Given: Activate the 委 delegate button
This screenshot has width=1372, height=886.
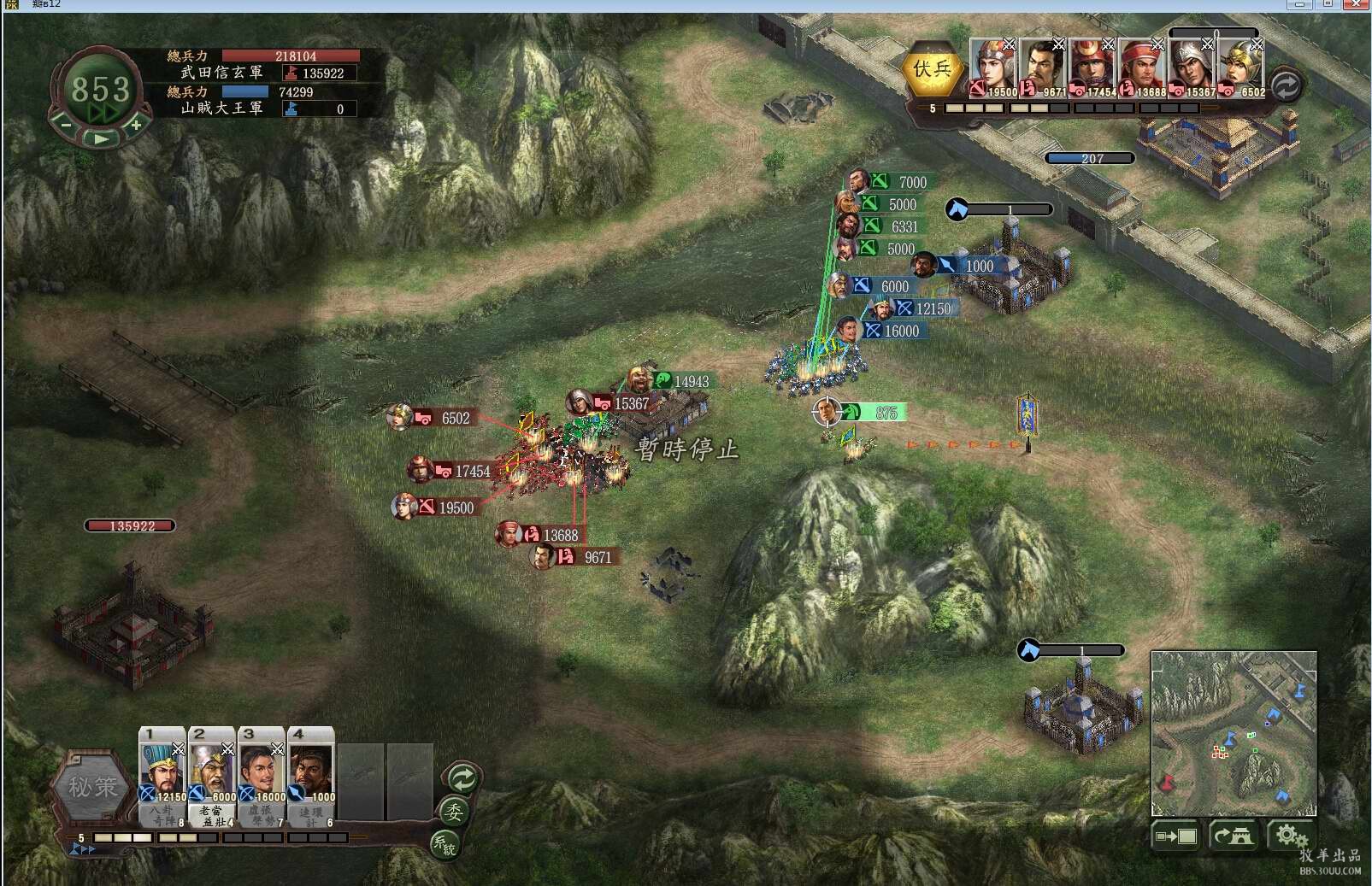Looking at the screenshot, I should pos(454,812).
